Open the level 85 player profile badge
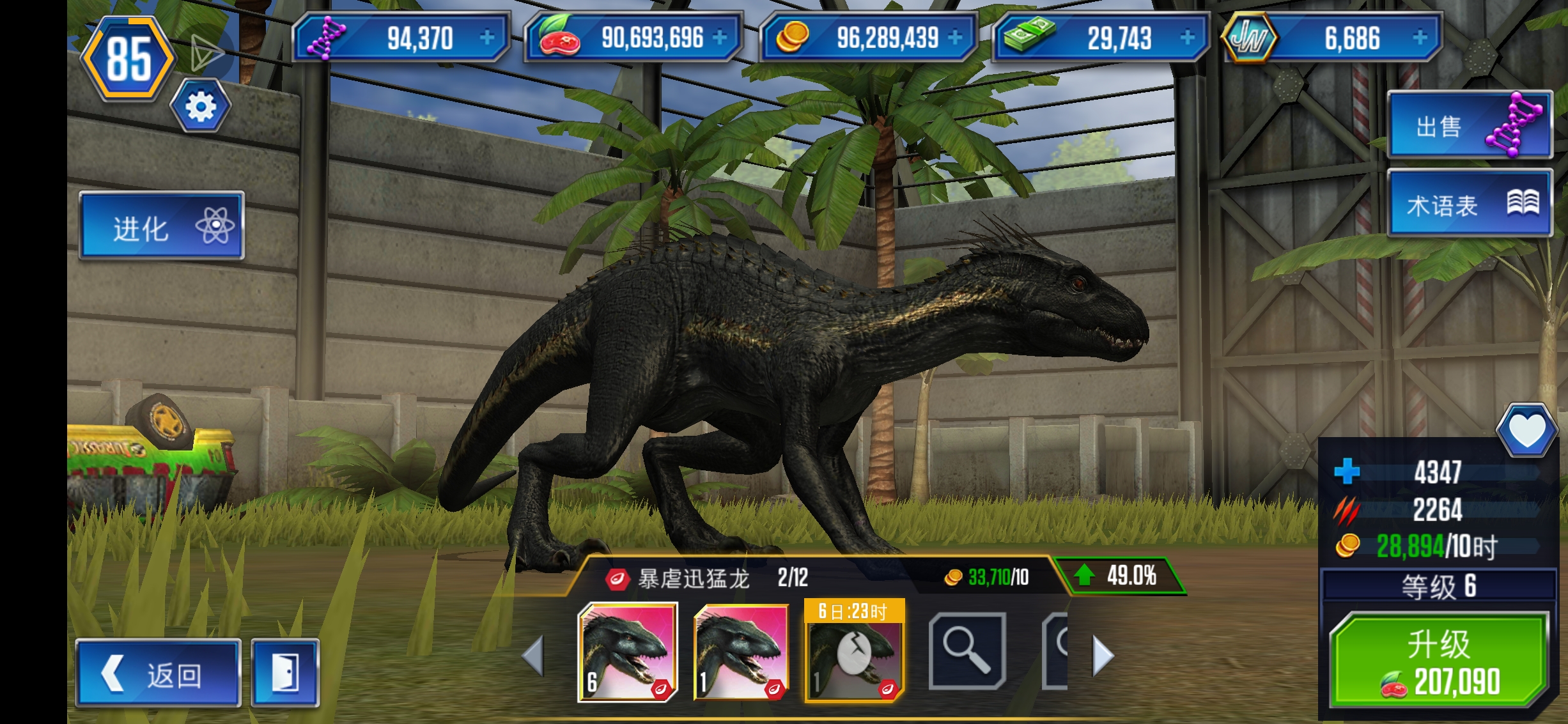Screen dimensions: 1568x724 pos(128,59)
